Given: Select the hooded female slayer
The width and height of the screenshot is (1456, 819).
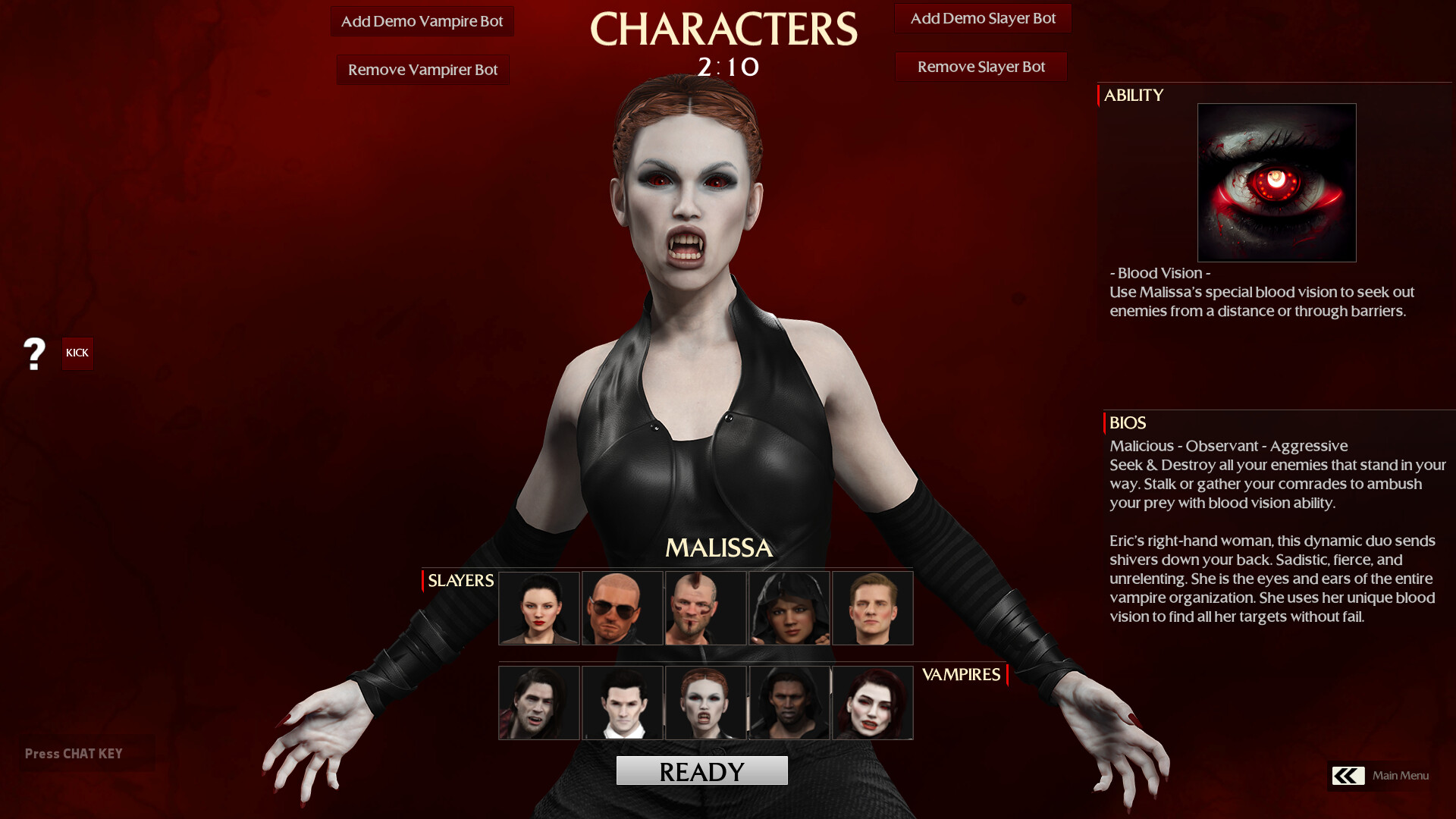Looking at the screenshot, I should point(789,607).
